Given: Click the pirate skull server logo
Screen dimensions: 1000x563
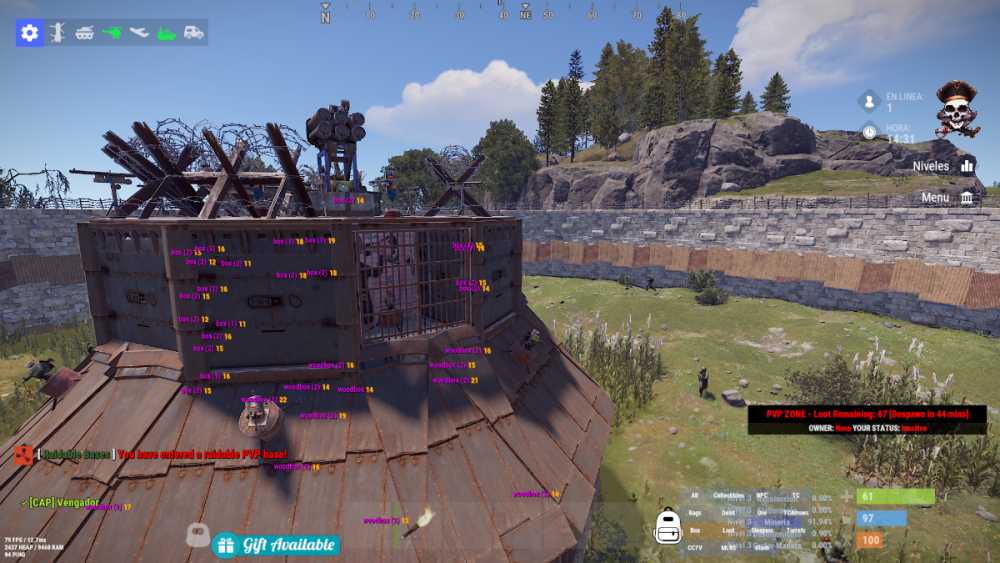Looking at the screenshot, I should (x=957, y=108).
